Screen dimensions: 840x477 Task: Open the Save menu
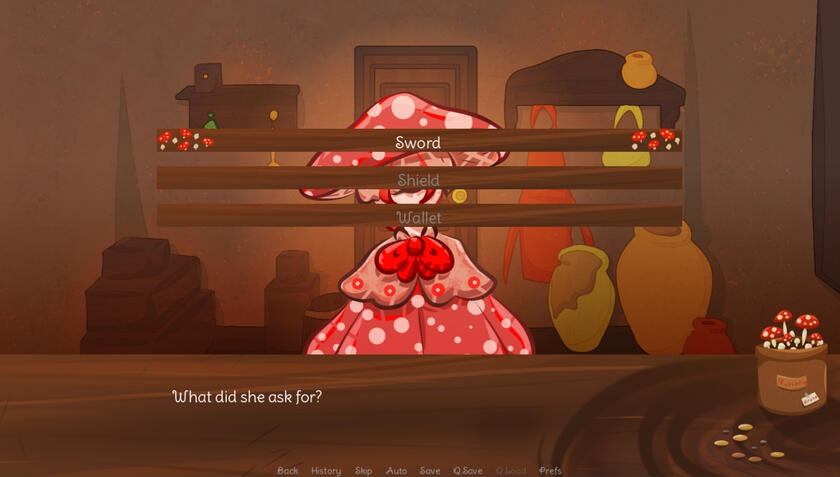tap(430, 470)
